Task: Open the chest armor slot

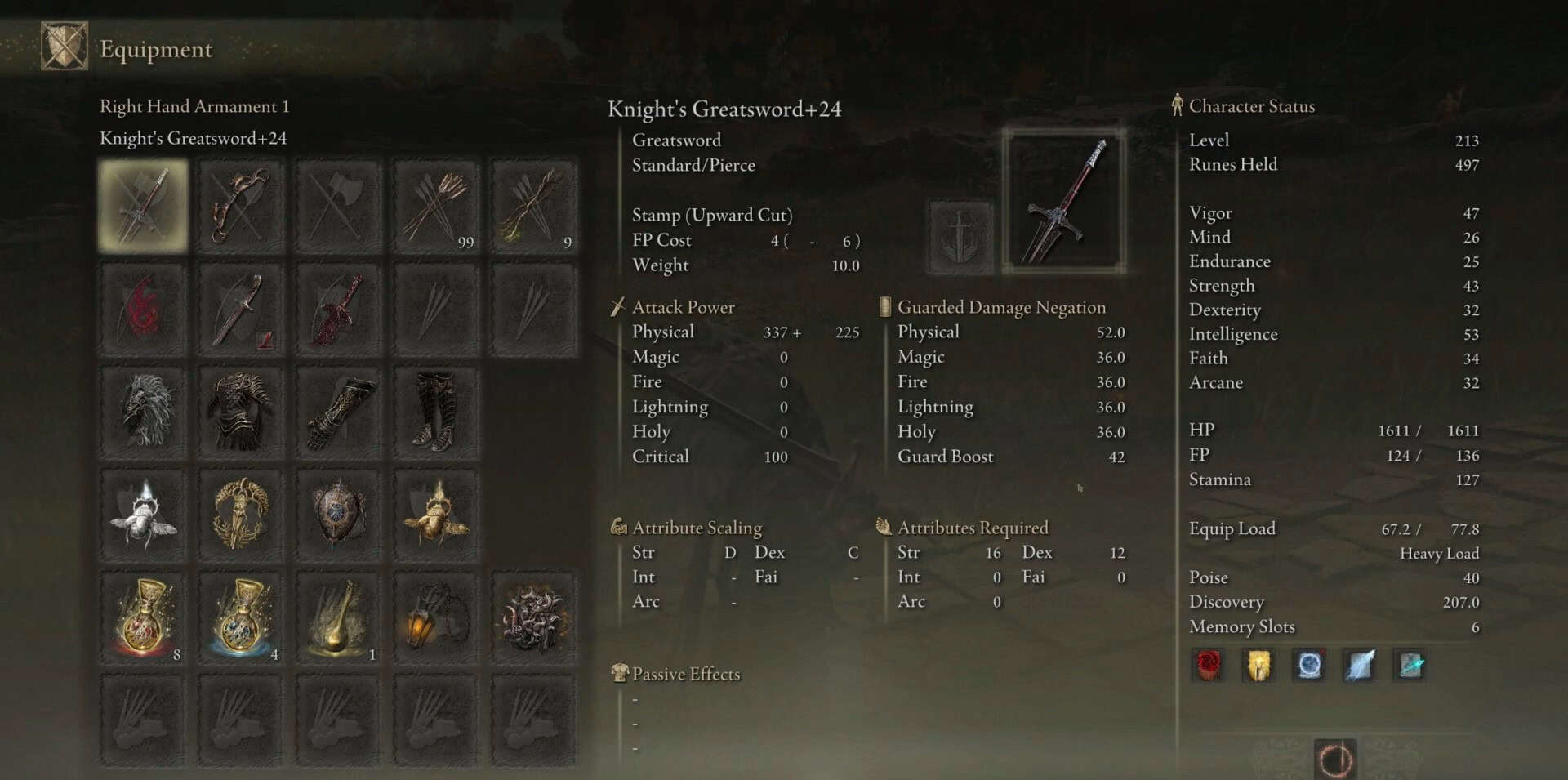Action: pos(241,412)
